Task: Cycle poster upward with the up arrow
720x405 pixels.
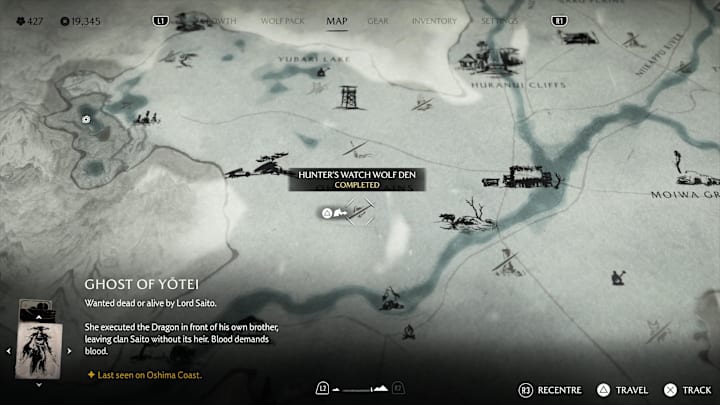Action: (39, 316)
